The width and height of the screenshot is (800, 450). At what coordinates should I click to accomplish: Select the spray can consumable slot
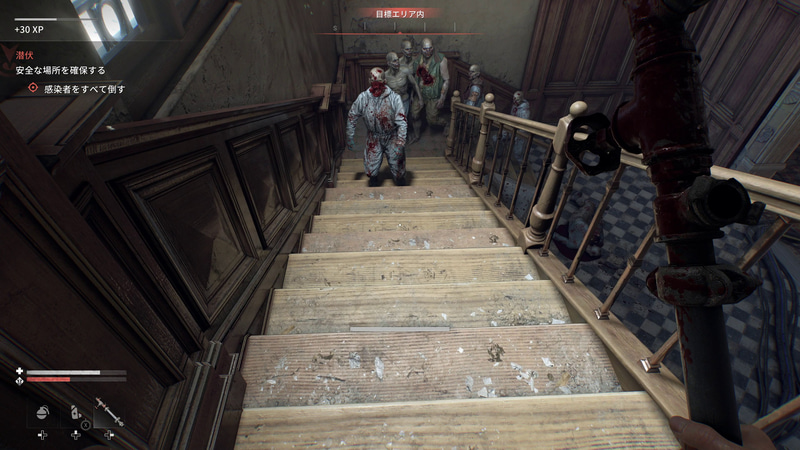click(x=76, y=411)
